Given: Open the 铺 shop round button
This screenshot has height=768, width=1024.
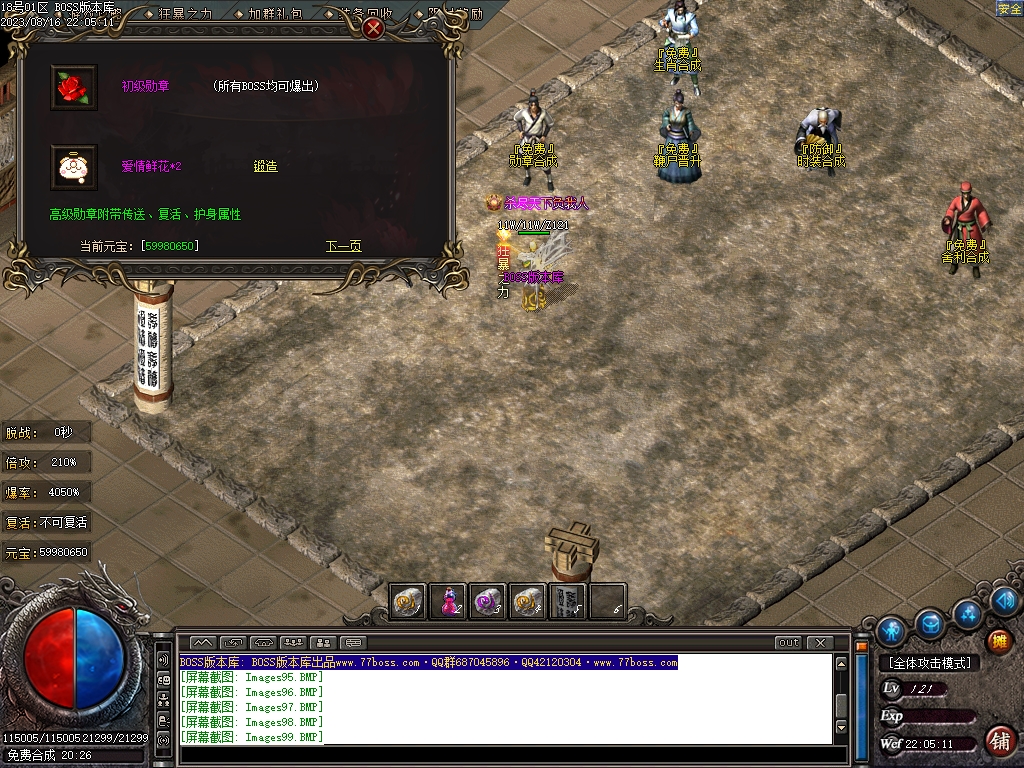Looking at the screenshot, I should click(x=998, y=740).
